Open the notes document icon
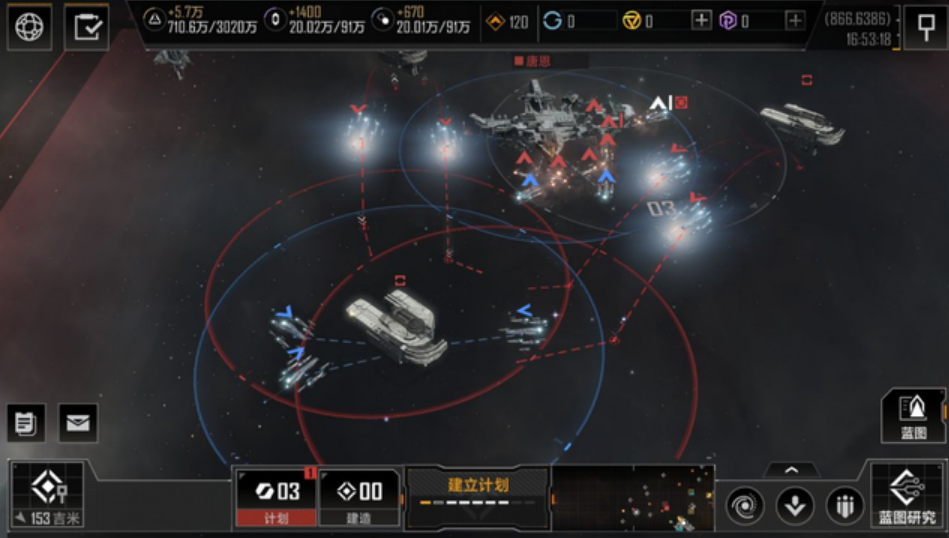949x538 pixels. (26, 422)
